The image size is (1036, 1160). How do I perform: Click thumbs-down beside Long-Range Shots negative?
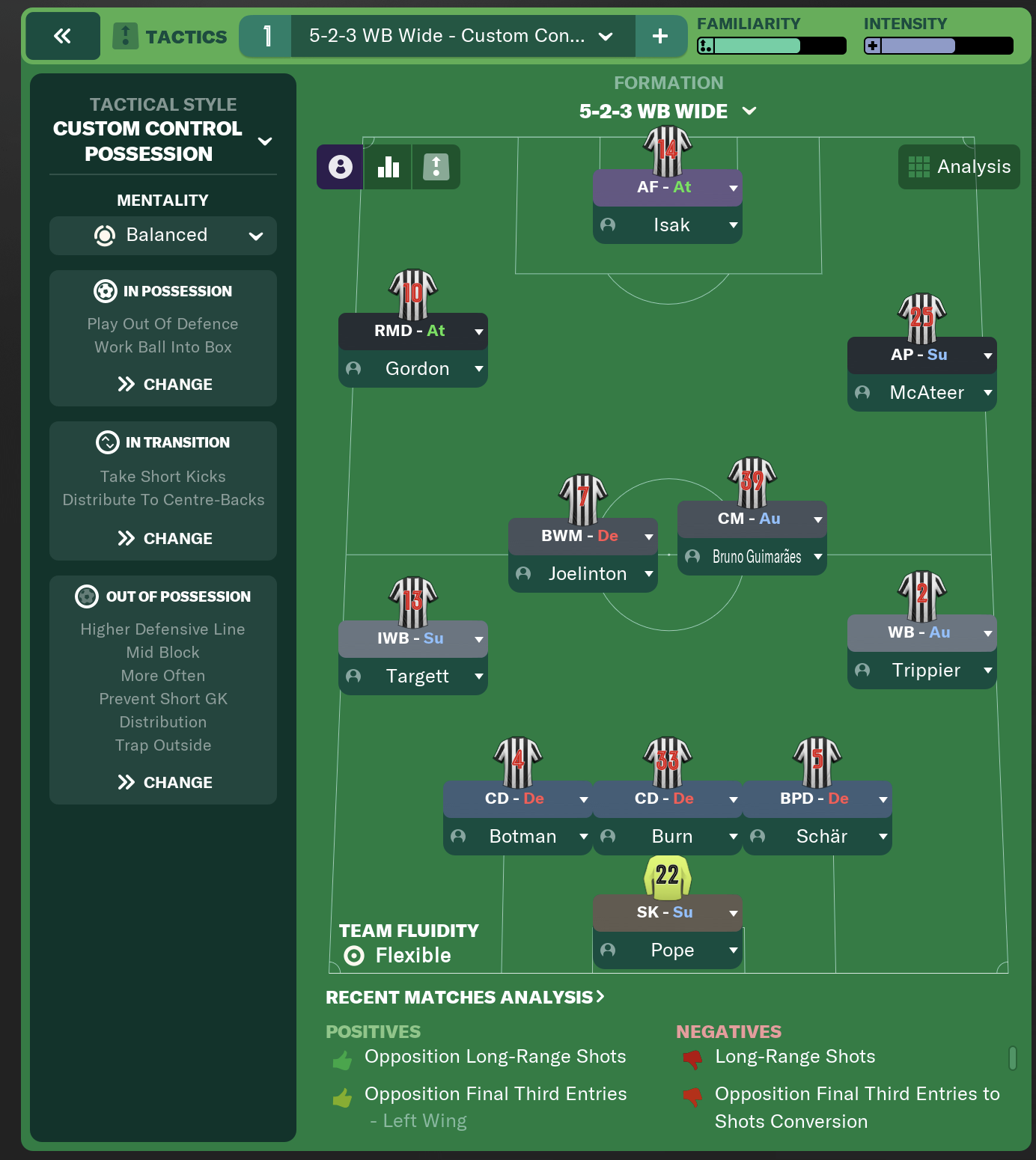click(692, 1057)
